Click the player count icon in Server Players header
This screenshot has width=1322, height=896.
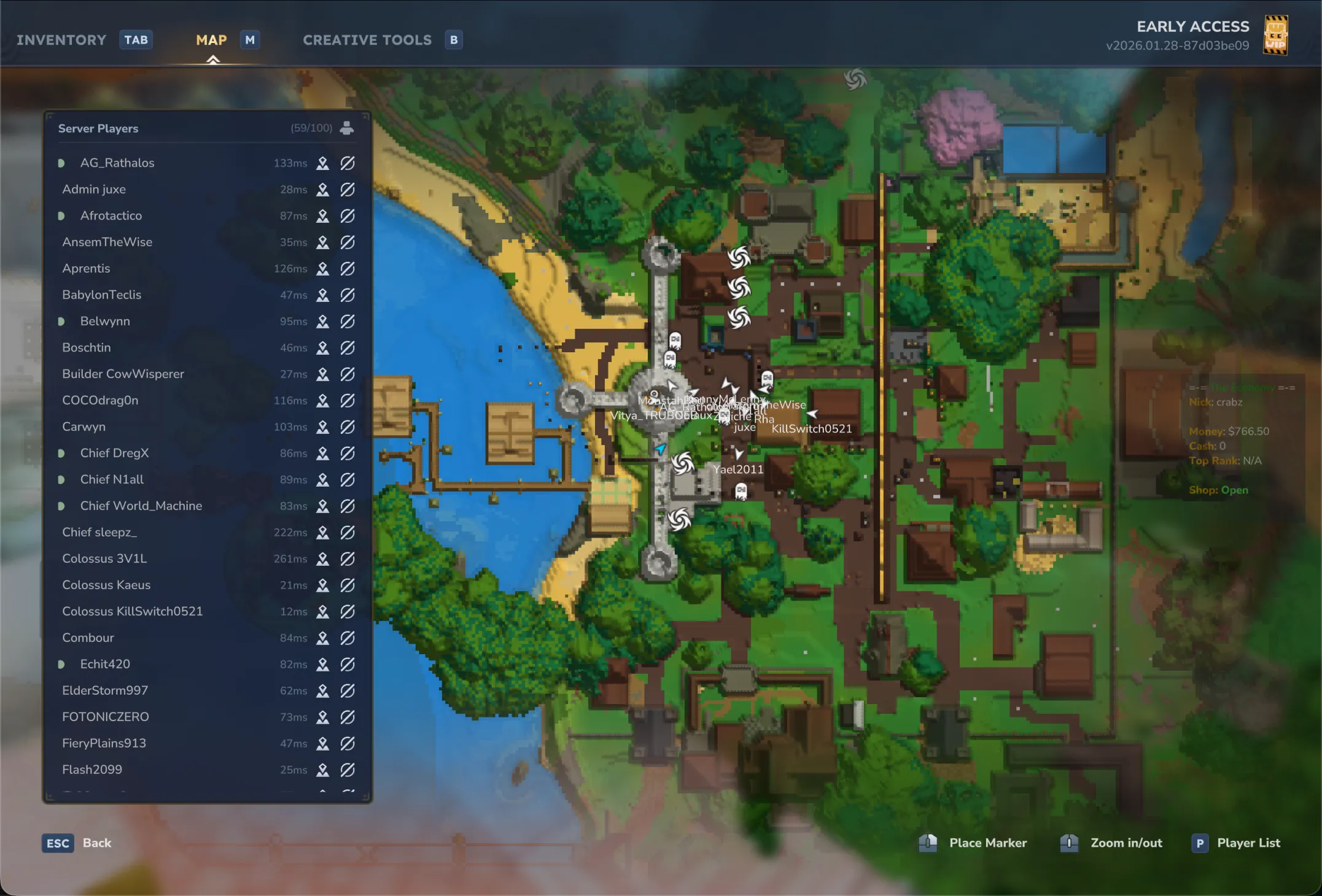click(x=346, y=128)
